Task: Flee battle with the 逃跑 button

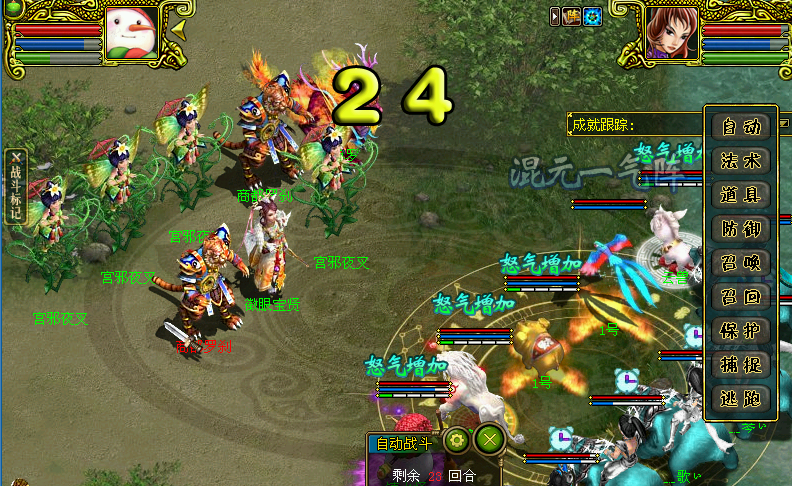Action: (x=741, y=398)
